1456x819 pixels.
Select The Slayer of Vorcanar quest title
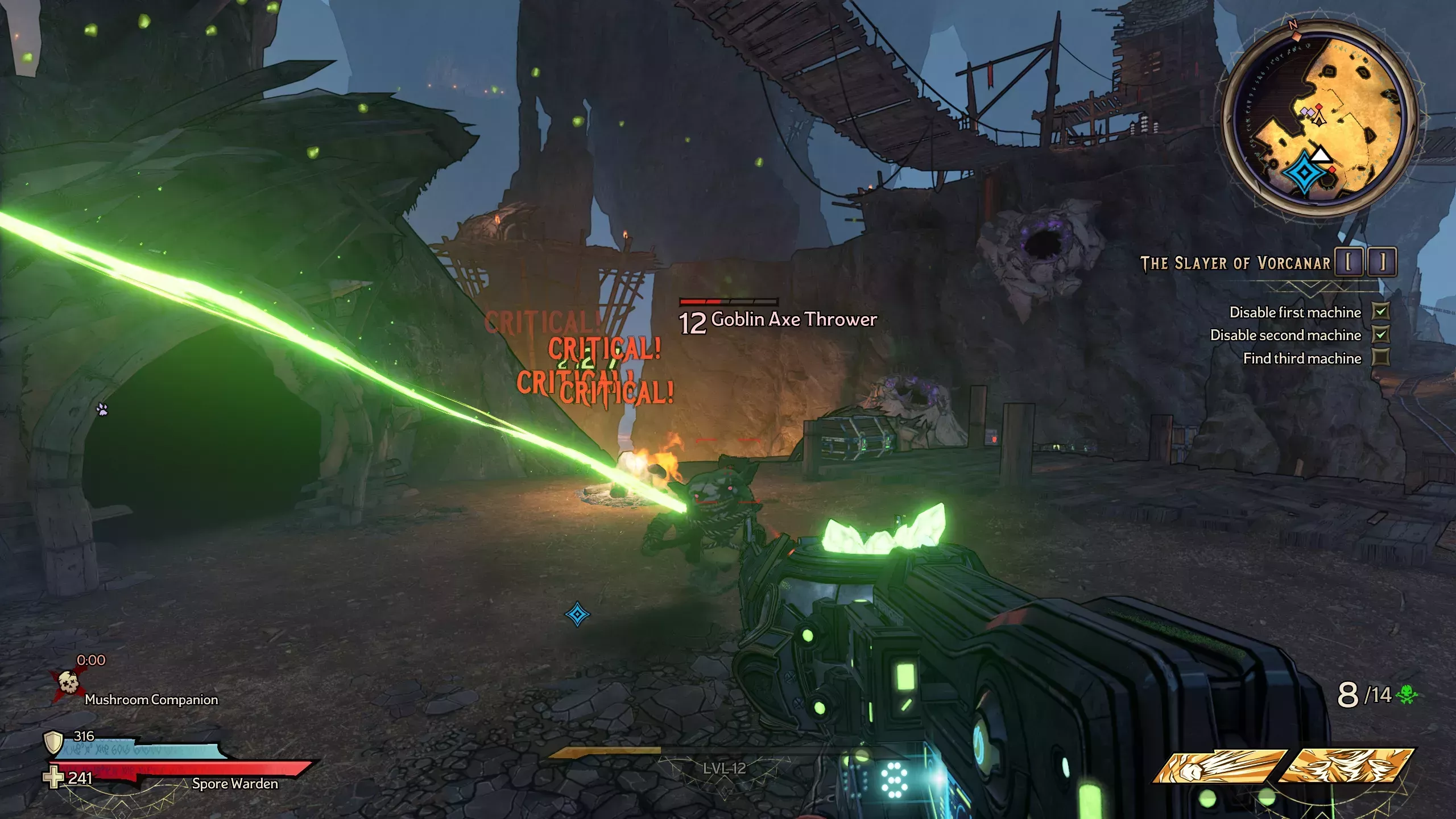pos(1235,263)
